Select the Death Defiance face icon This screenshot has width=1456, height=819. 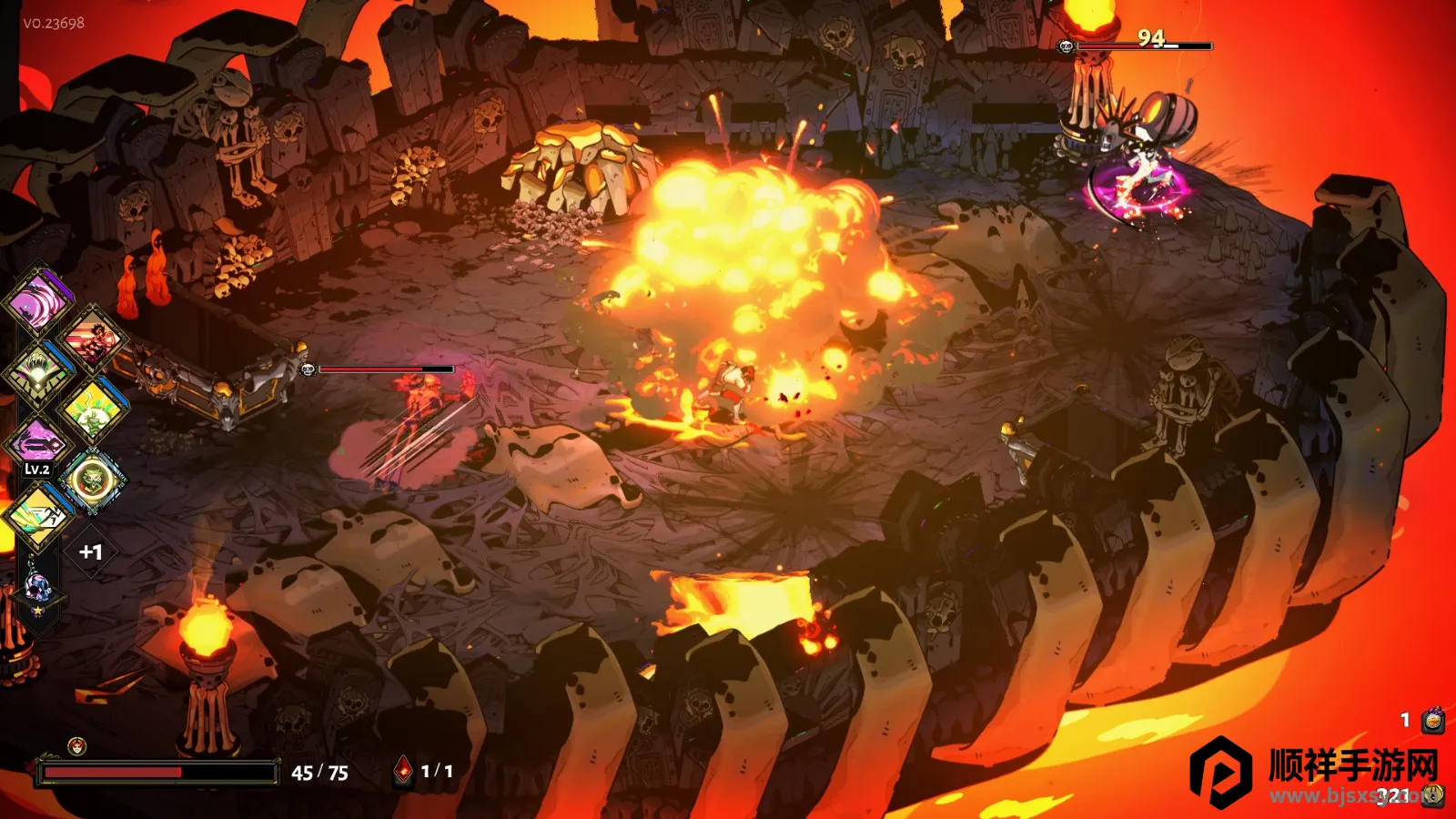click(77, 747)
